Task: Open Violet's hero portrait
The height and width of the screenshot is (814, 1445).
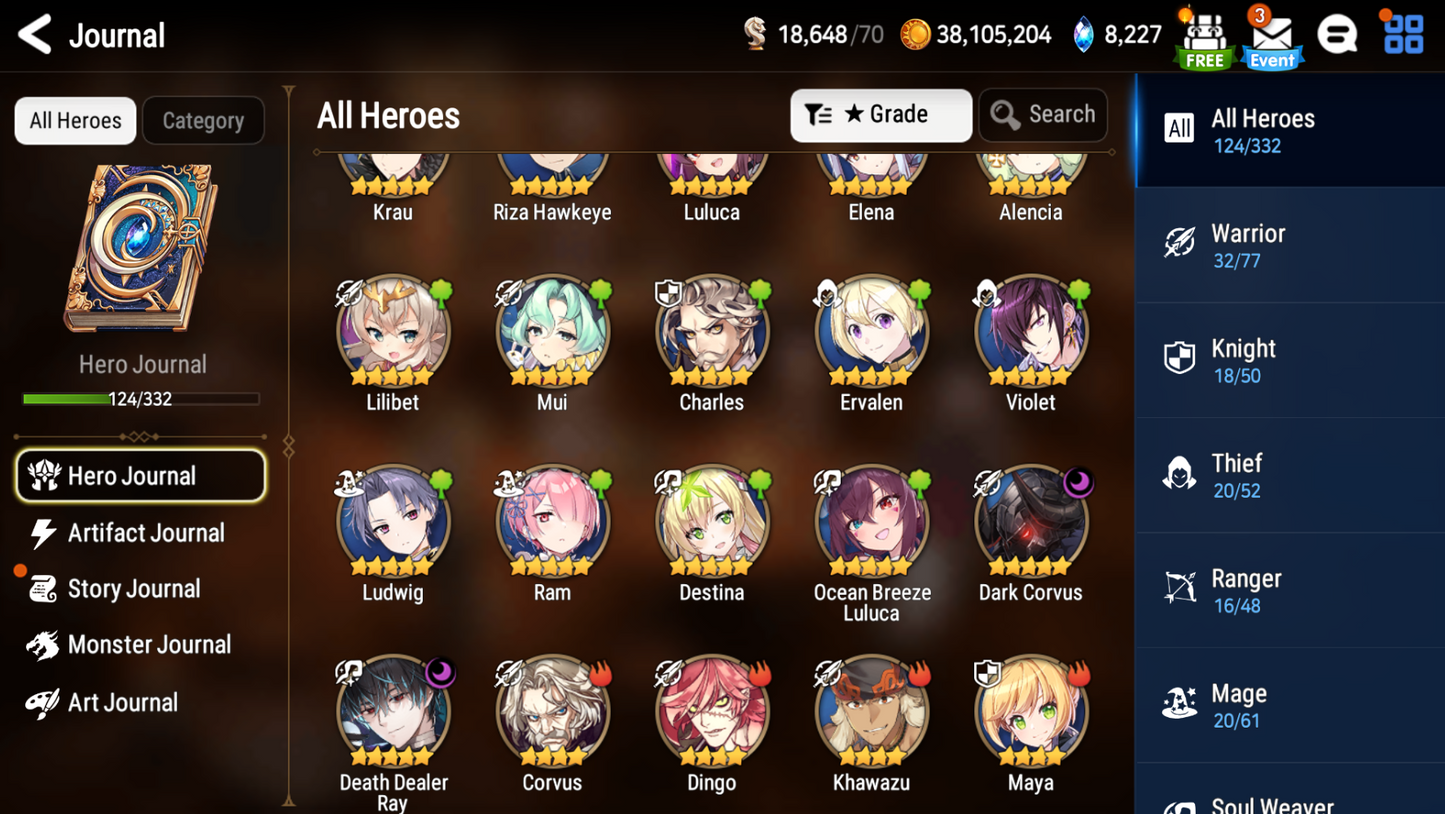Action: (x=1030, y=333)
